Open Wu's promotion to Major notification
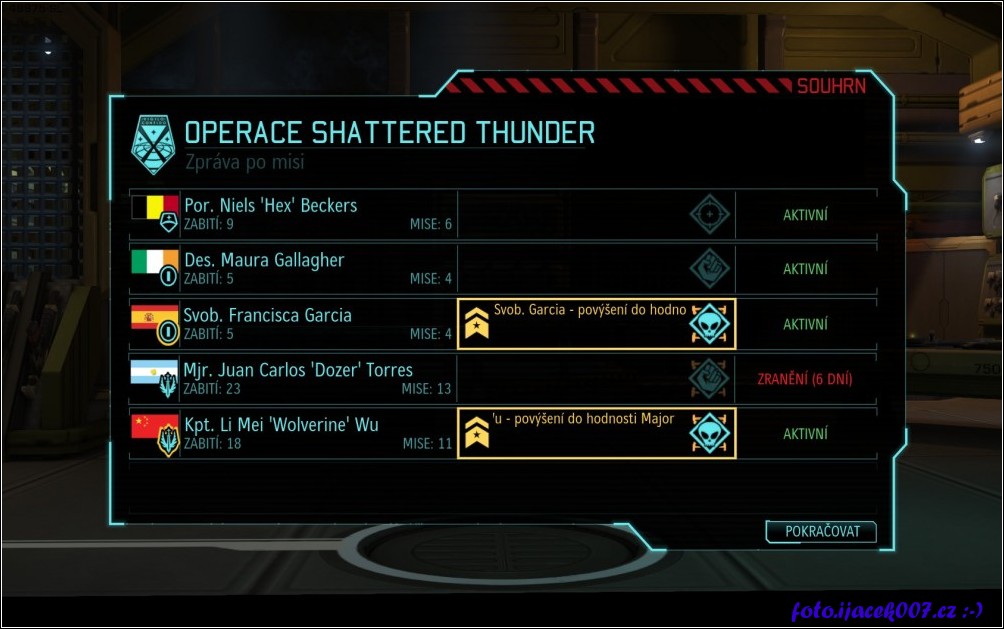The image size is (1004, 629). coord(596,433)
